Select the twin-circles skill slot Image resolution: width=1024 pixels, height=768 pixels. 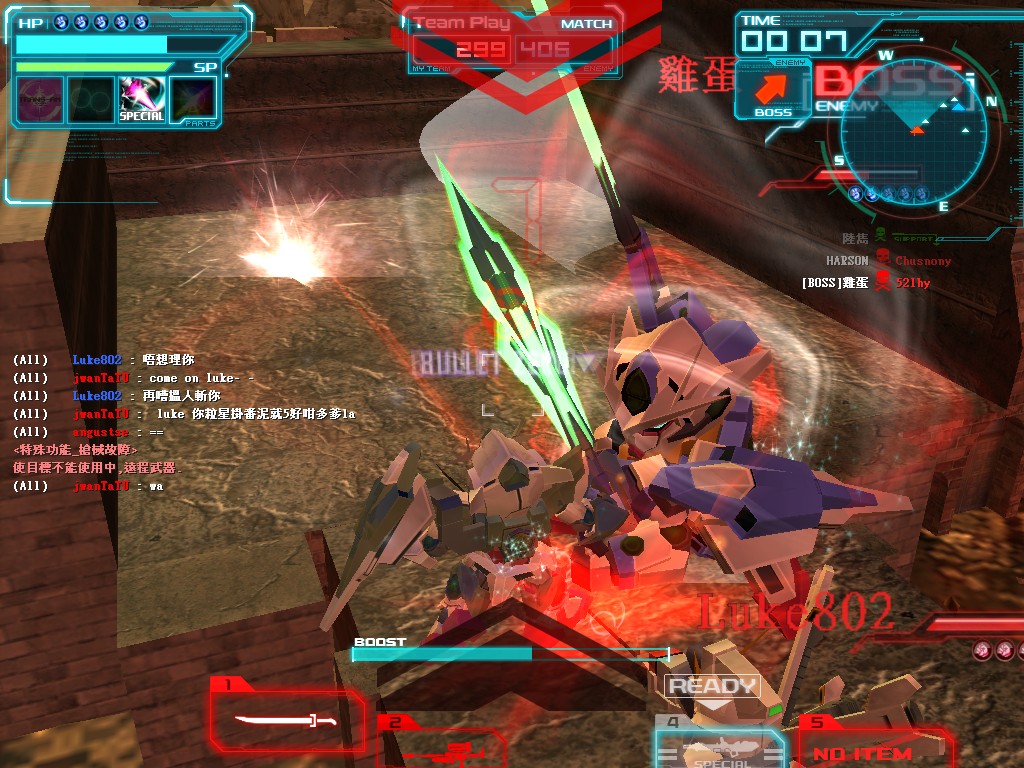[x=90, y=99]
